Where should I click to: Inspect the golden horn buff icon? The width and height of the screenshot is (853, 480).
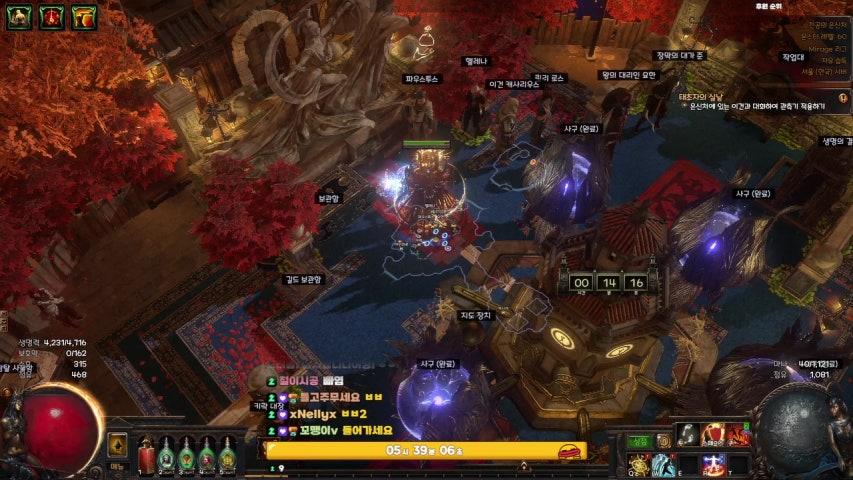point(84,16)
